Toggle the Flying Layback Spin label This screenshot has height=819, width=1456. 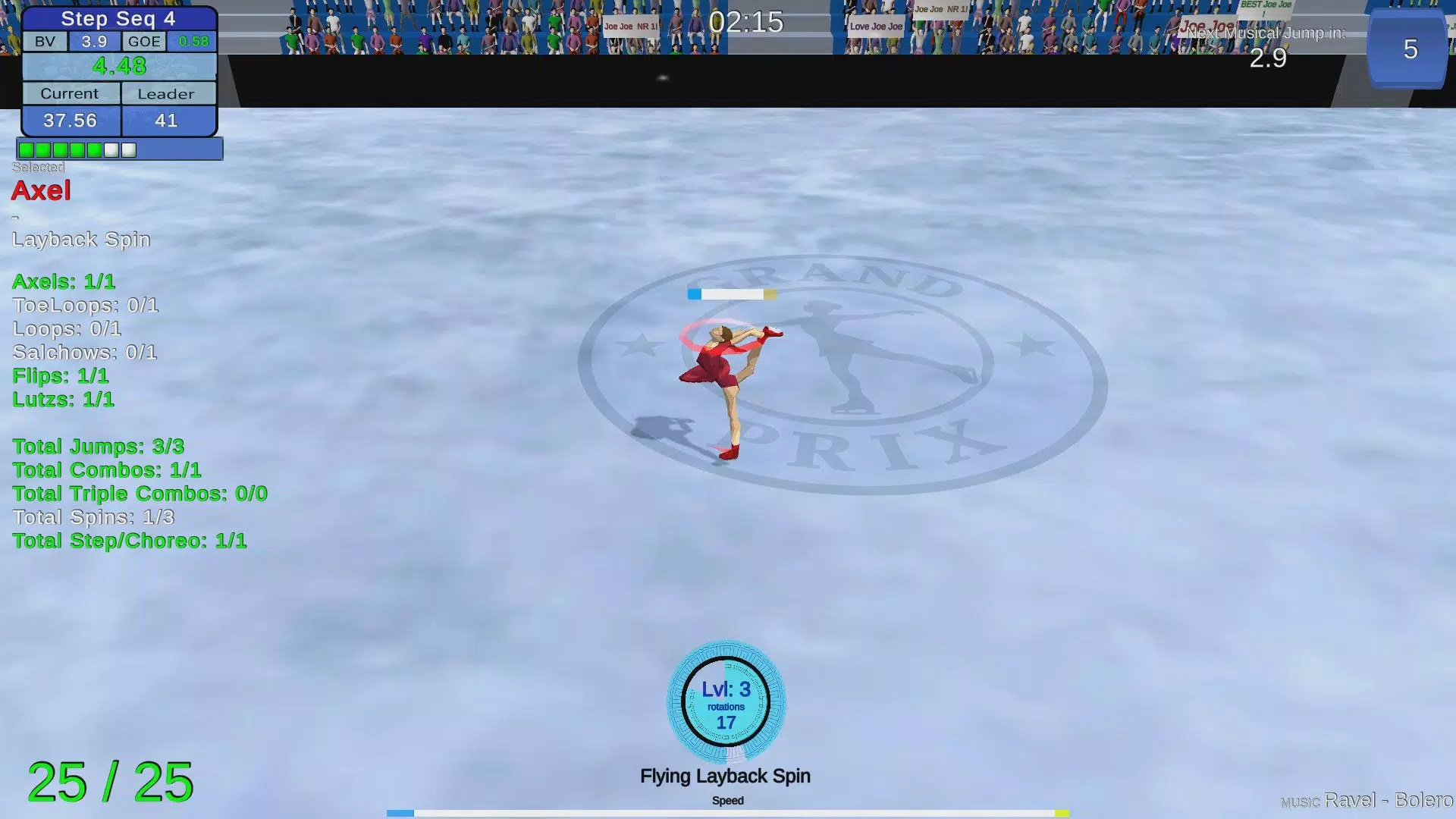pos(725,776)
